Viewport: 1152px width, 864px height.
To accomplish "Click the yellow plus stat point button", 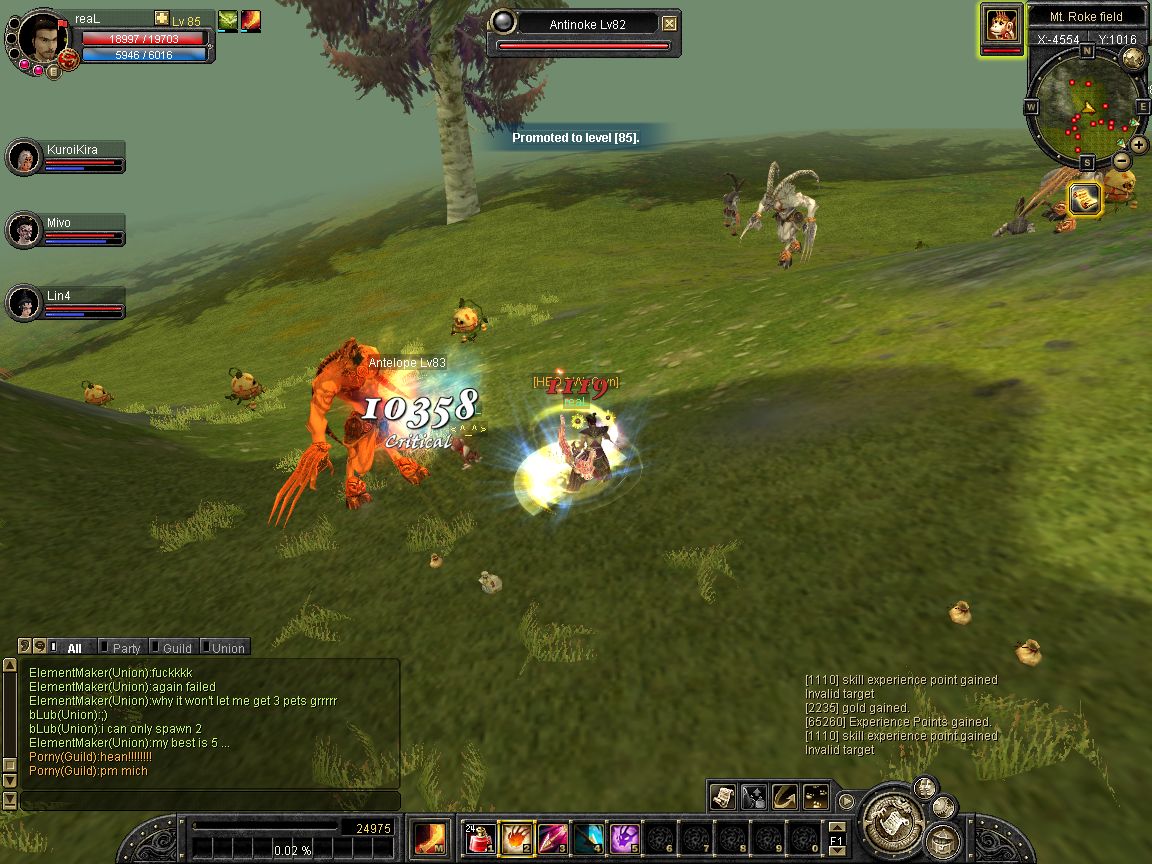I will [x=162, y=19].
